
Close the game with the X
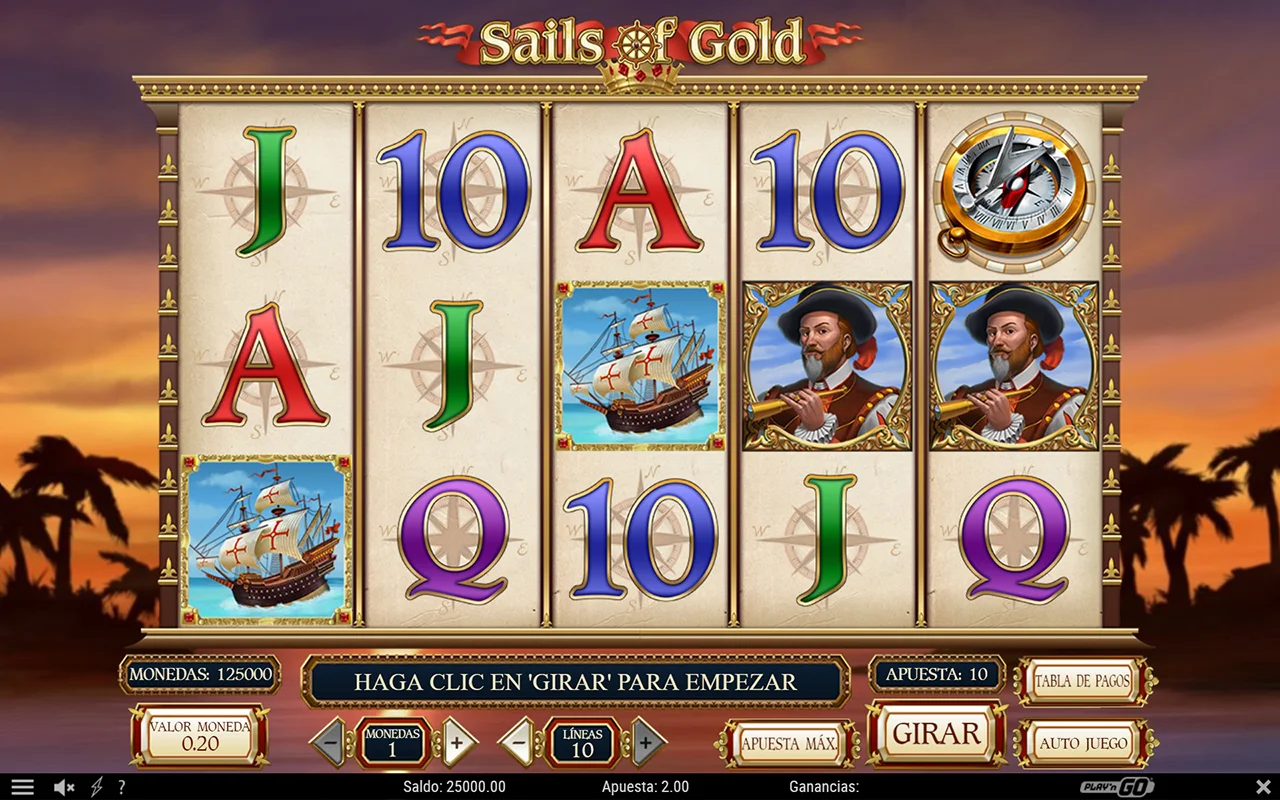[1263, 786]
